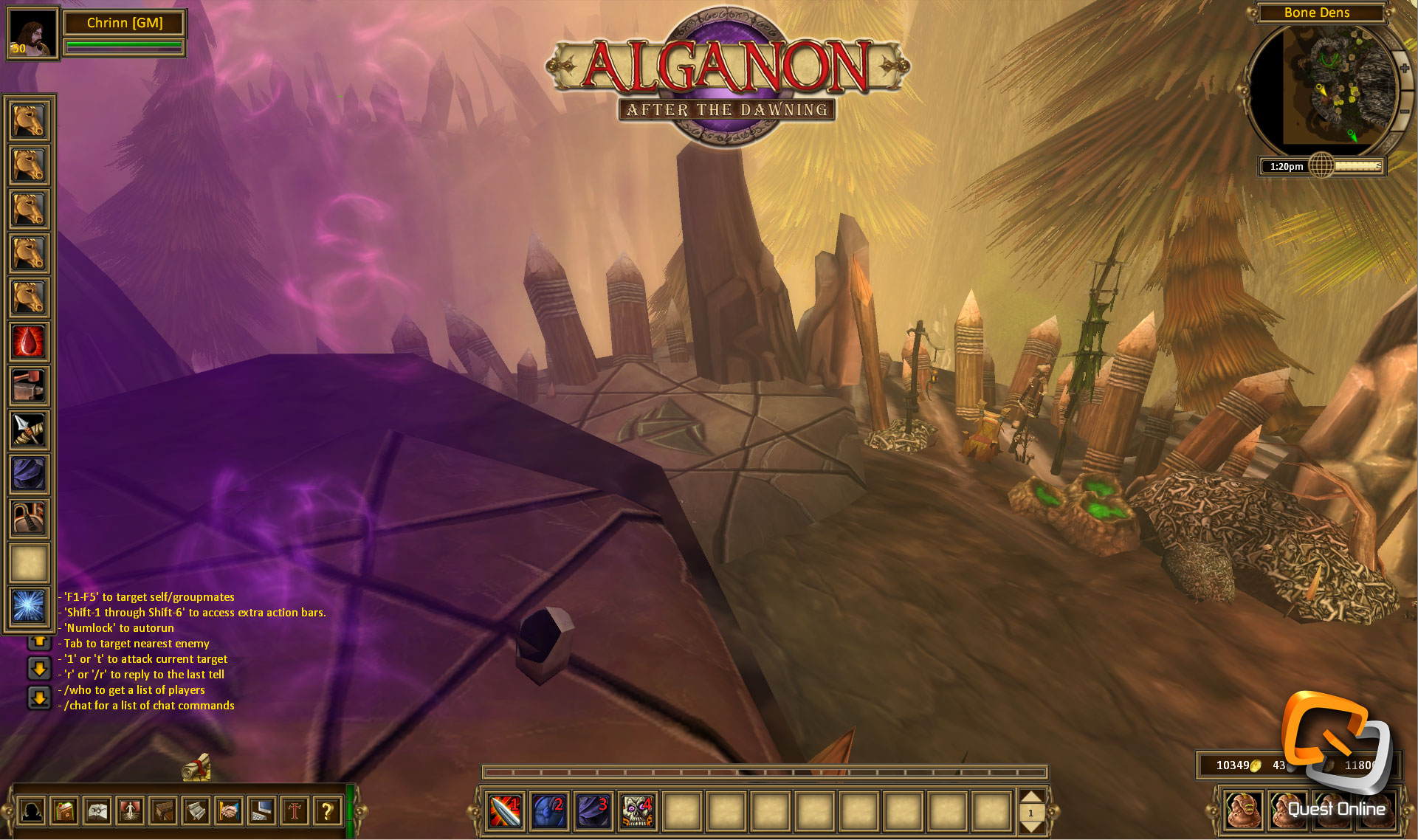Viewport: 1418px width, 840px height.
Task: Open the system options computer icon
Action: [261, 812]
